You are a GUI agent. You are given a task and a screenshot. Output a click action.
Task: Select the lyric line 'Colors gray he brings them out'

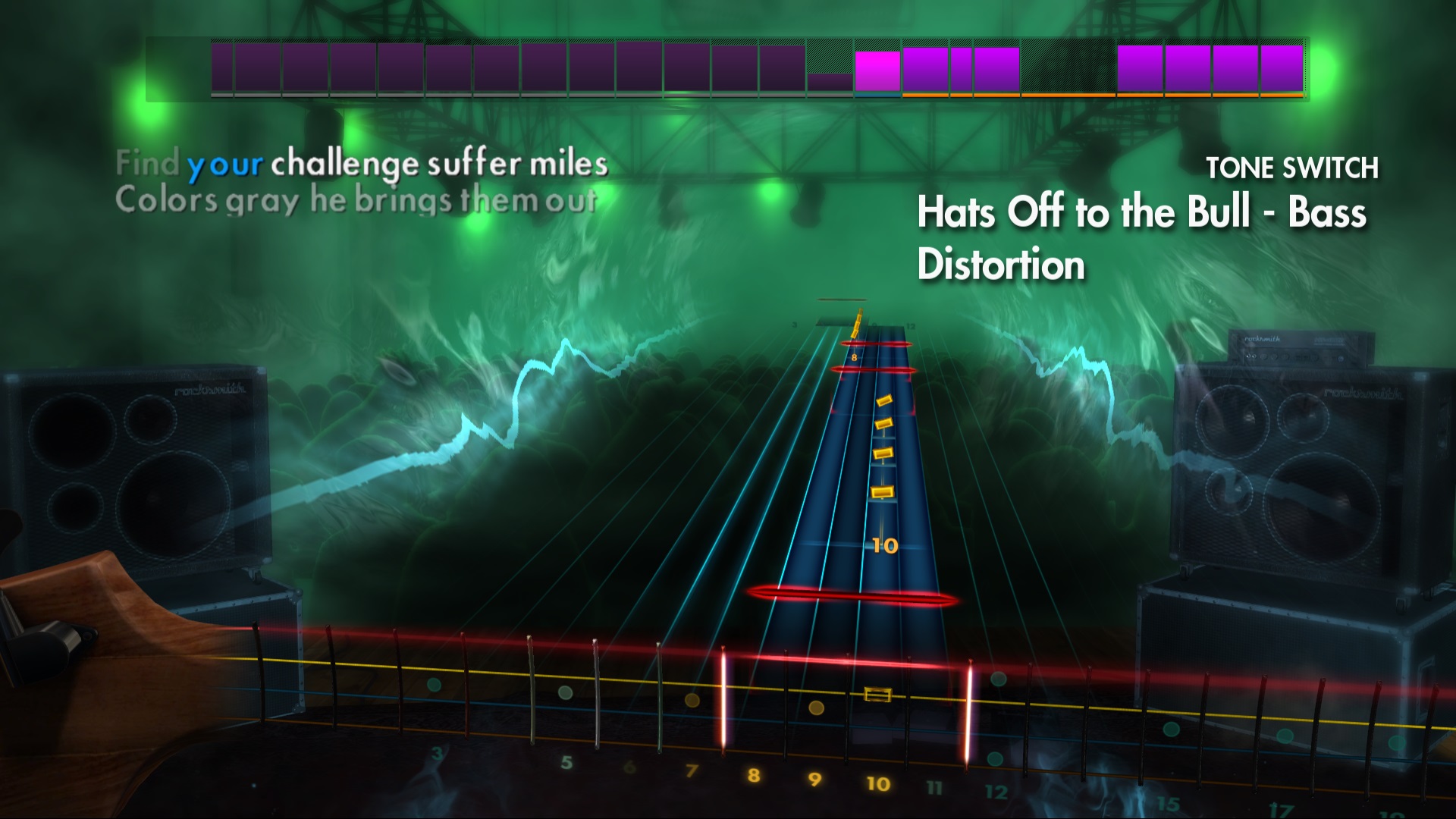360,199
